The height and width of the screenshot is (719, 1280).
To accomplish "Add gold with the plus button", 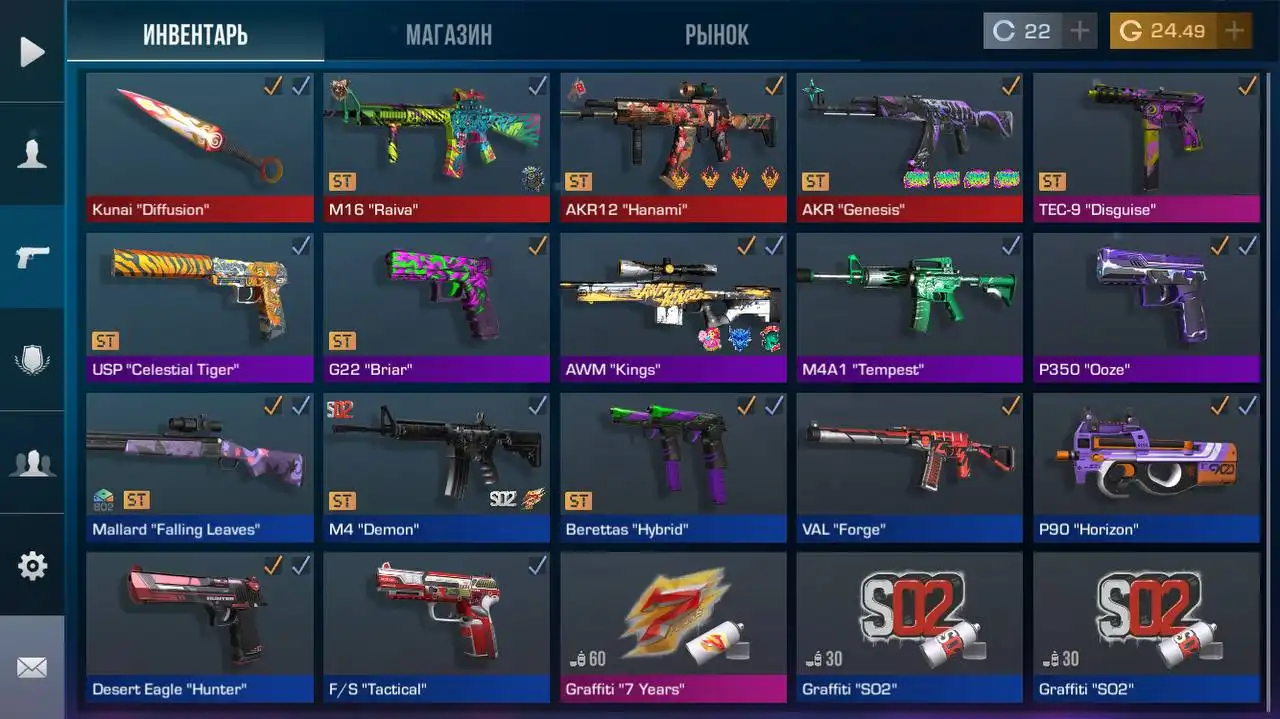I will (x=1235, y=31).
